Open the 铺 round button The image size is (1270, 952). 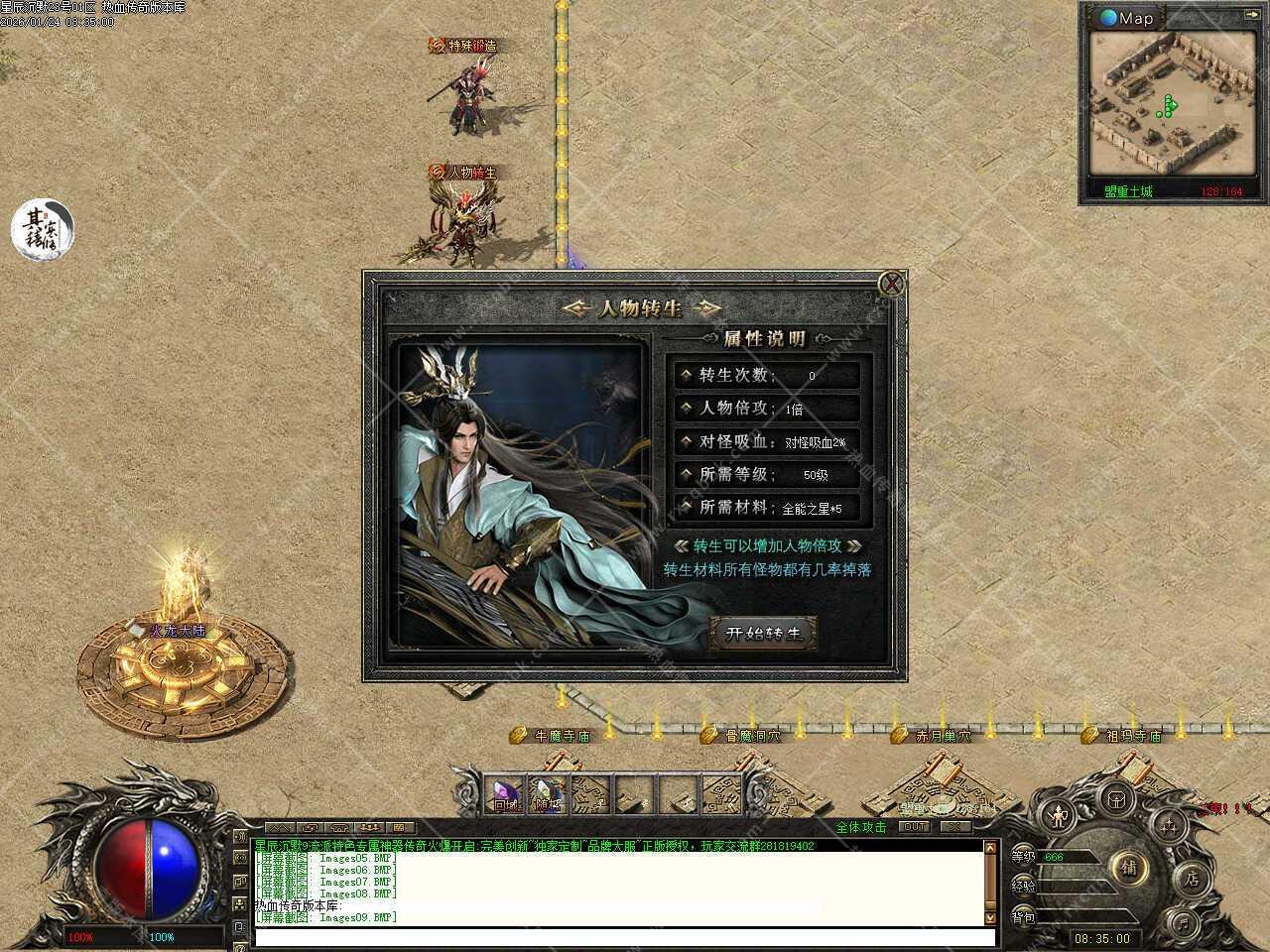[x=1130, y=869]
